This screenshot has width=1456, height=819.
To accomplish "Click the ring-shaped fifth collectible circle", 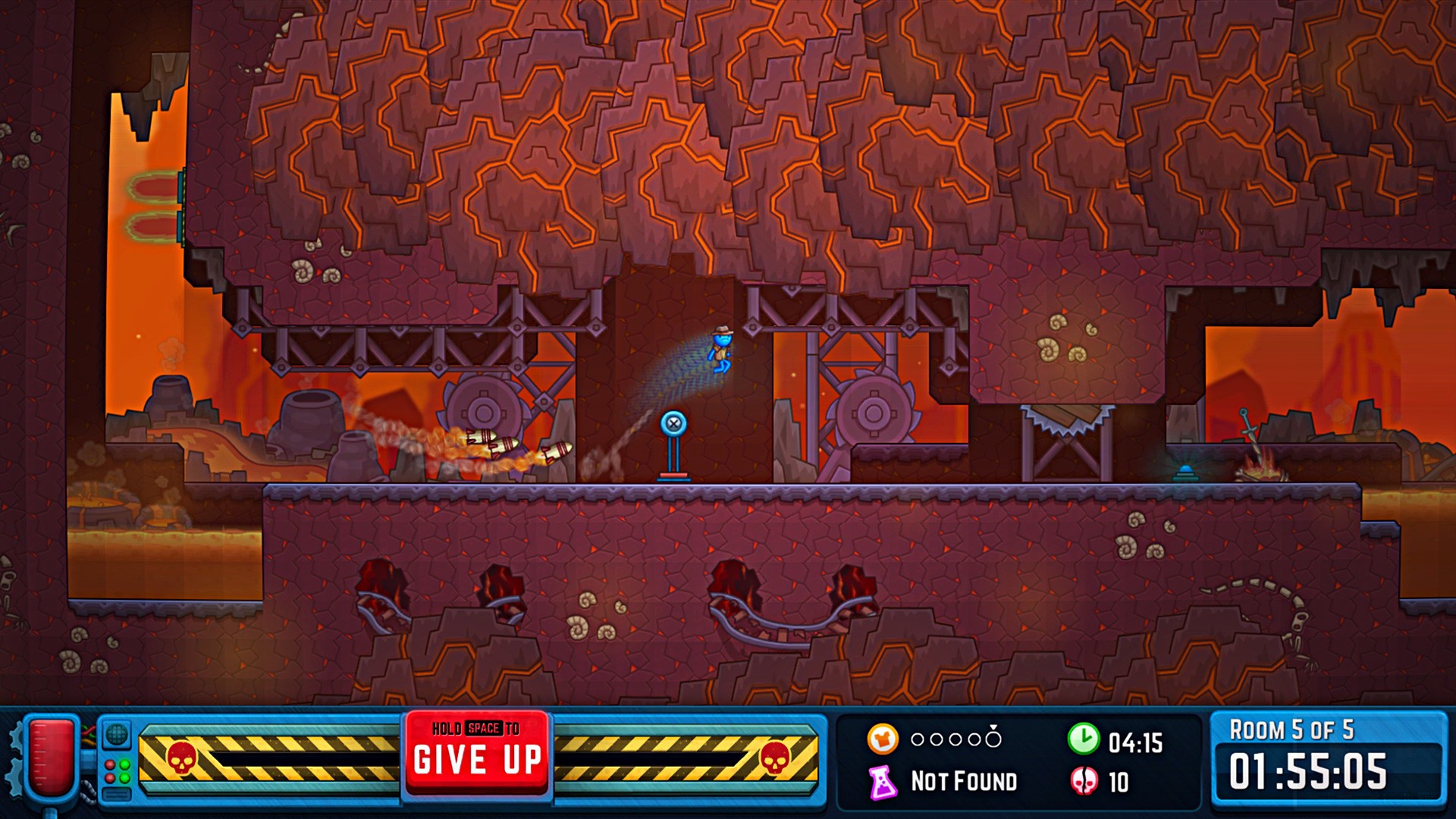I will point(993,740).
